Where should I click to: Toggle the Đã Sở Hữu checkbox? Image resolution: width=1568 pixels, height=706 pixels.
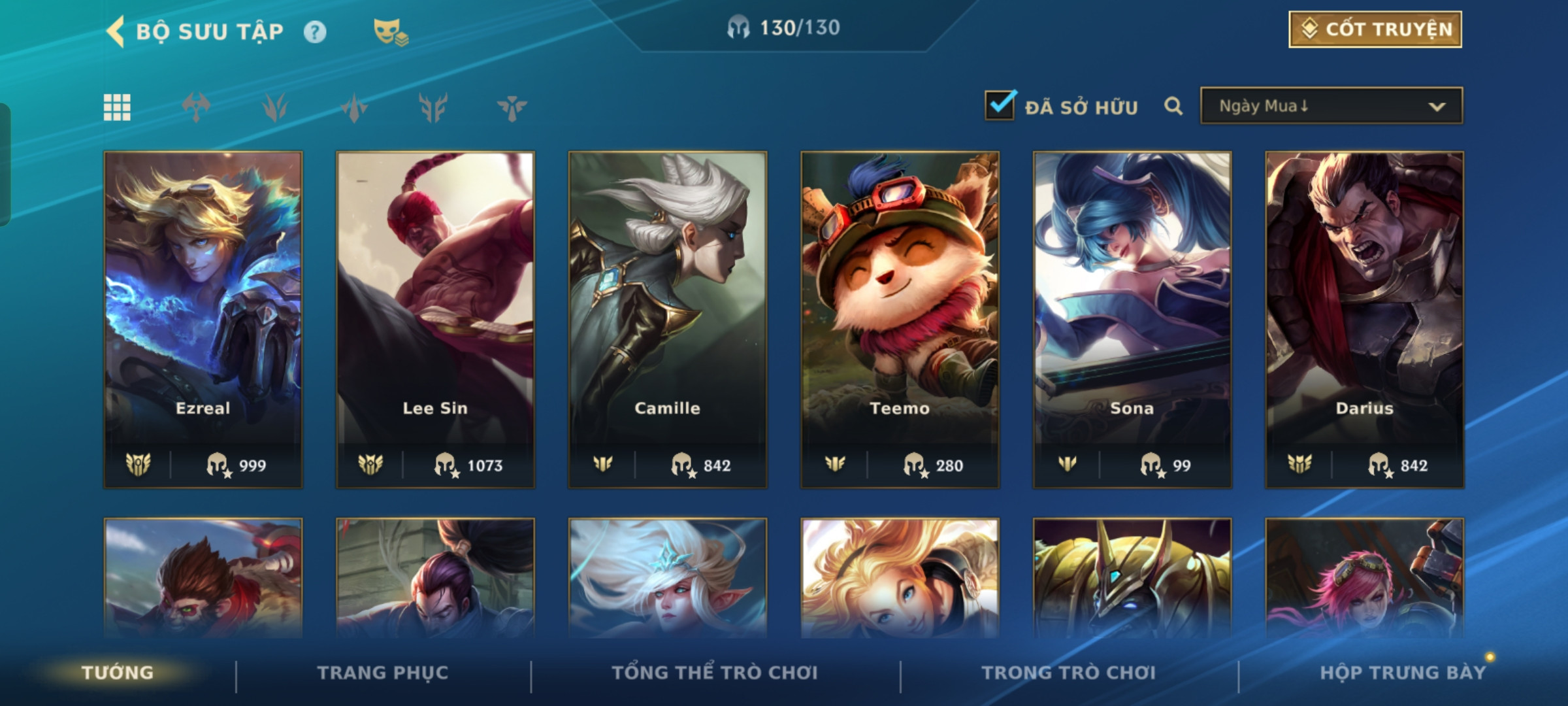point(1000,105)
